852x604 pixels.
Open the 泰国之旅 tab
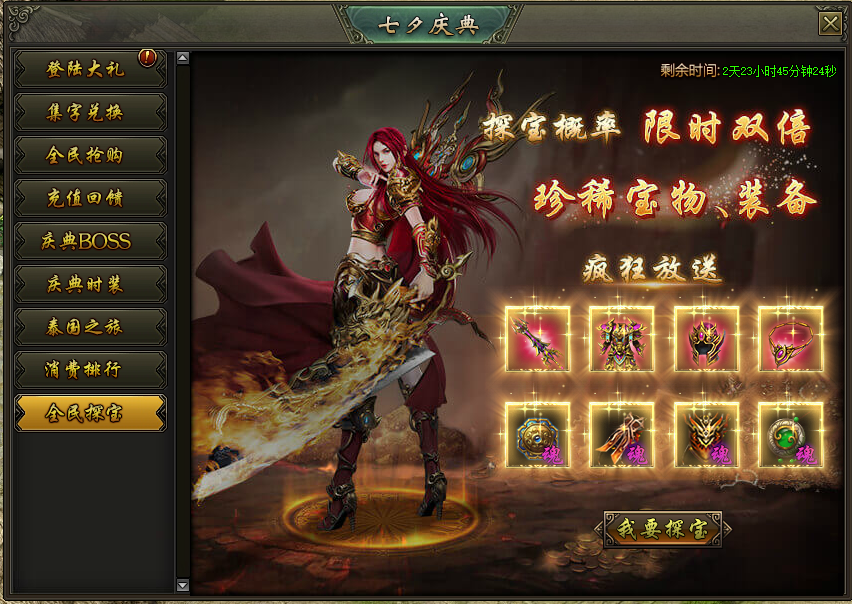tap(90, 327)
